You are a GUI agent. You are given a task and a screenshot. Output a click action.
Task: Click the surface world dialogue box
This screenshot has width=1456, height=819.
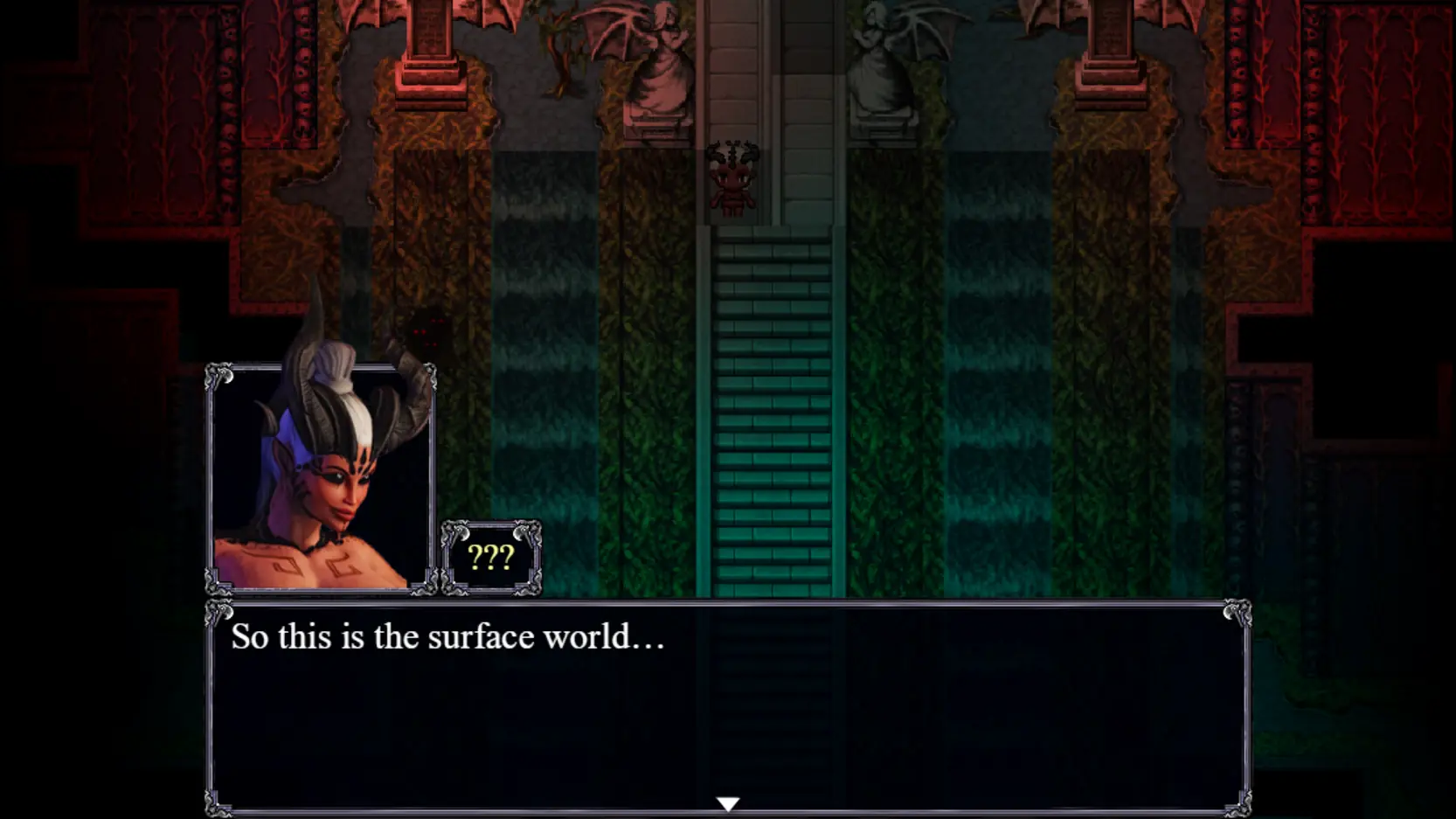(728, 706)
